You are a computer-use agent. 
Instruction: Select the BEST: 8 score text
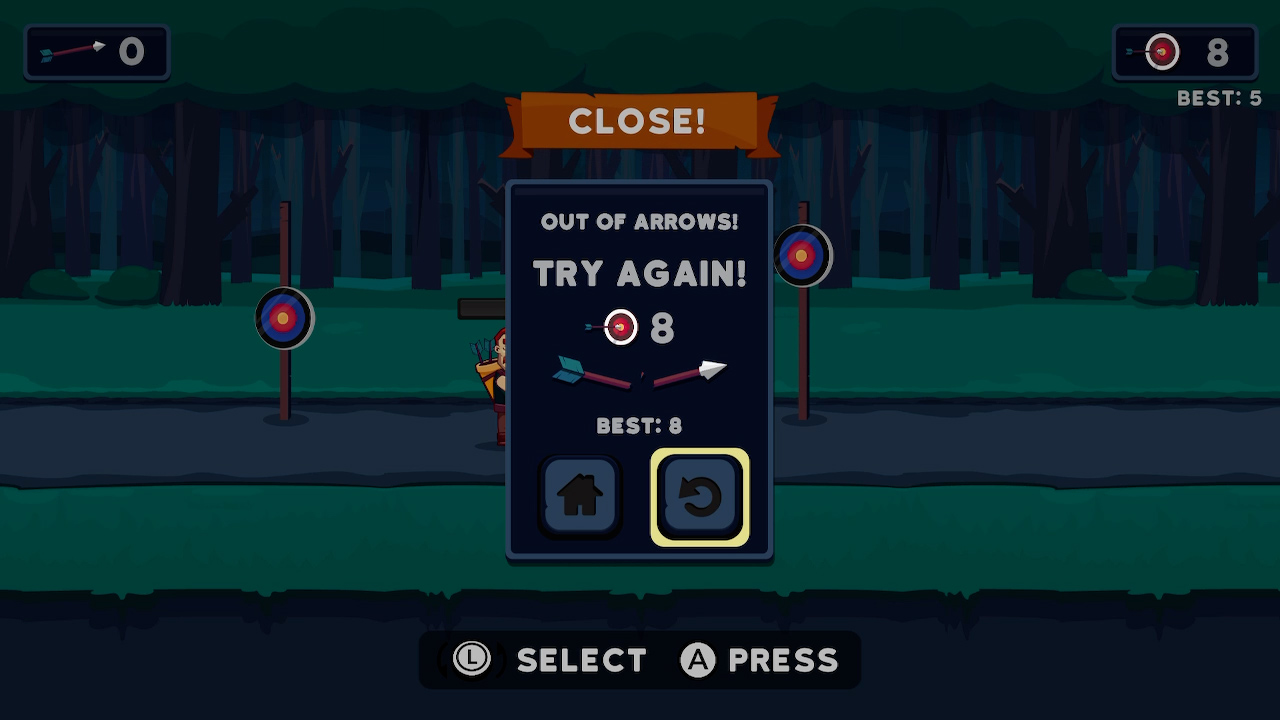point(639,426)
